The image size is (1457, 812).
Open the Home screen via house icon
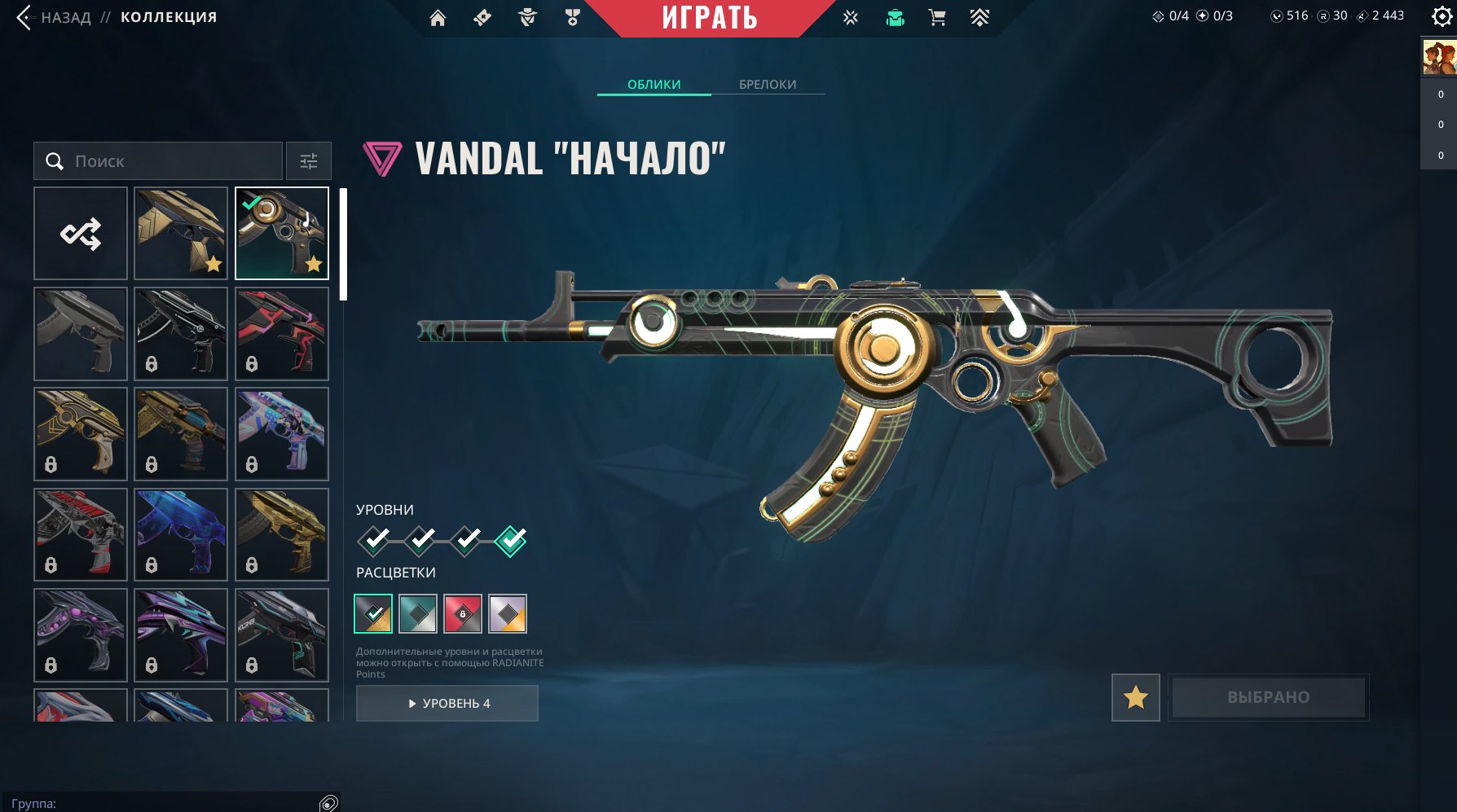click(x=437, y=16)
